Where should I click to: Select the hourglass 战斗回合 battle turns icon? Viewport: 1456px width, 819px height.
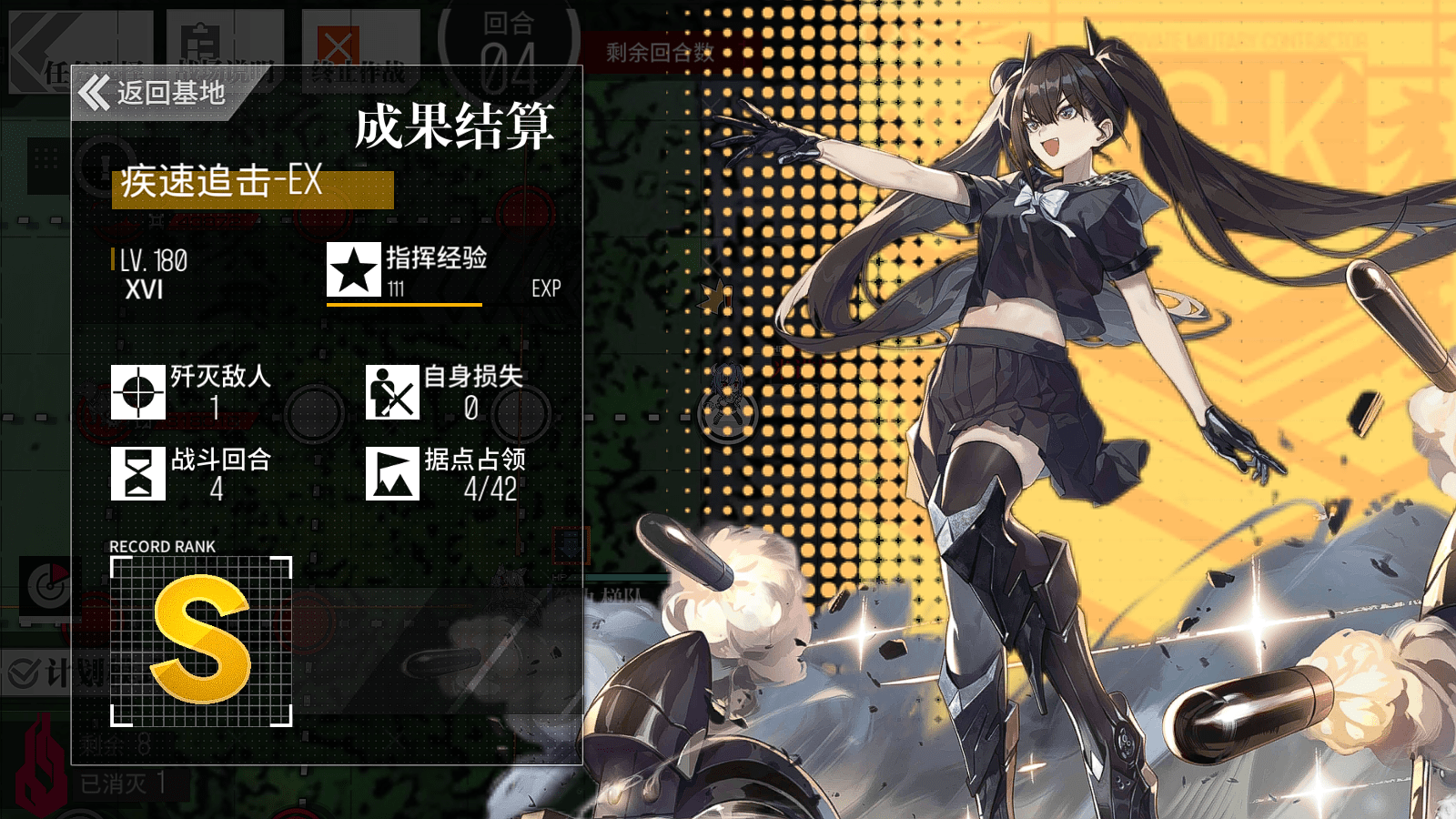(x=137, y=474)
